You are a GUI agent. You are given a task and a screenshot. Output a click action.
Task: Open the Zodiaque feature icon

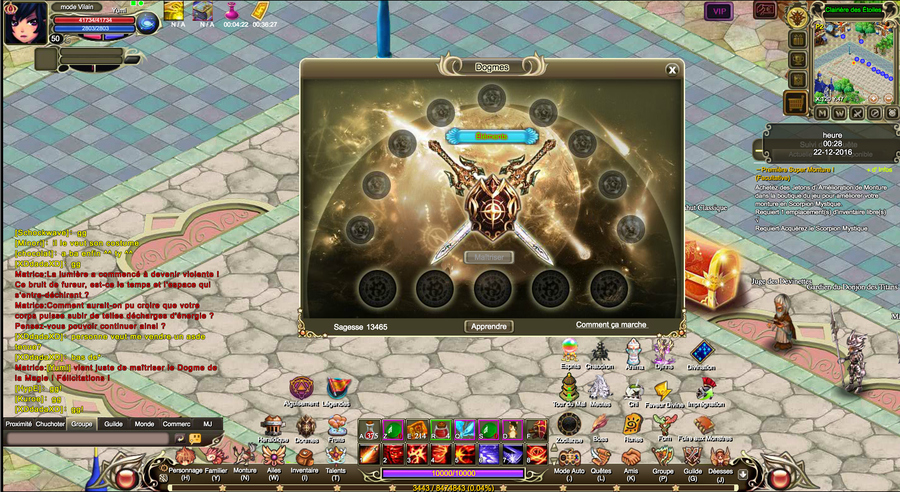pos(569,423)
